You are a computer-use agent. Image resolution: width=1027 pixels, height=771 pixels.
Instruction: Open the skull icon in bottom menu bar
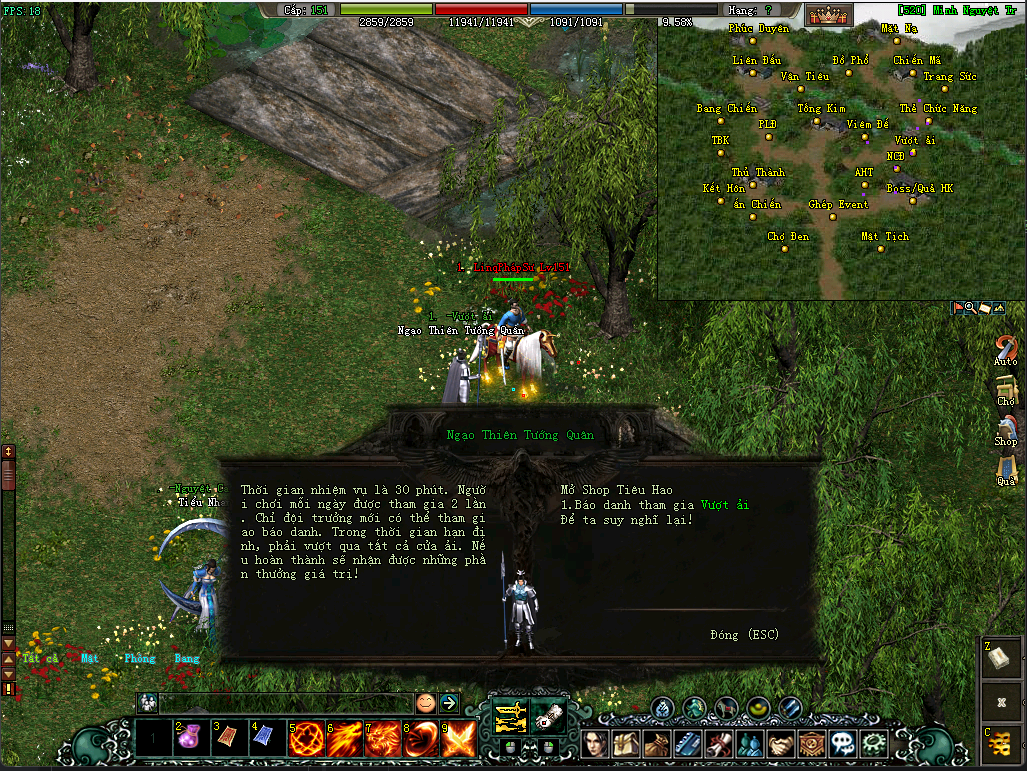click(843, 744)
